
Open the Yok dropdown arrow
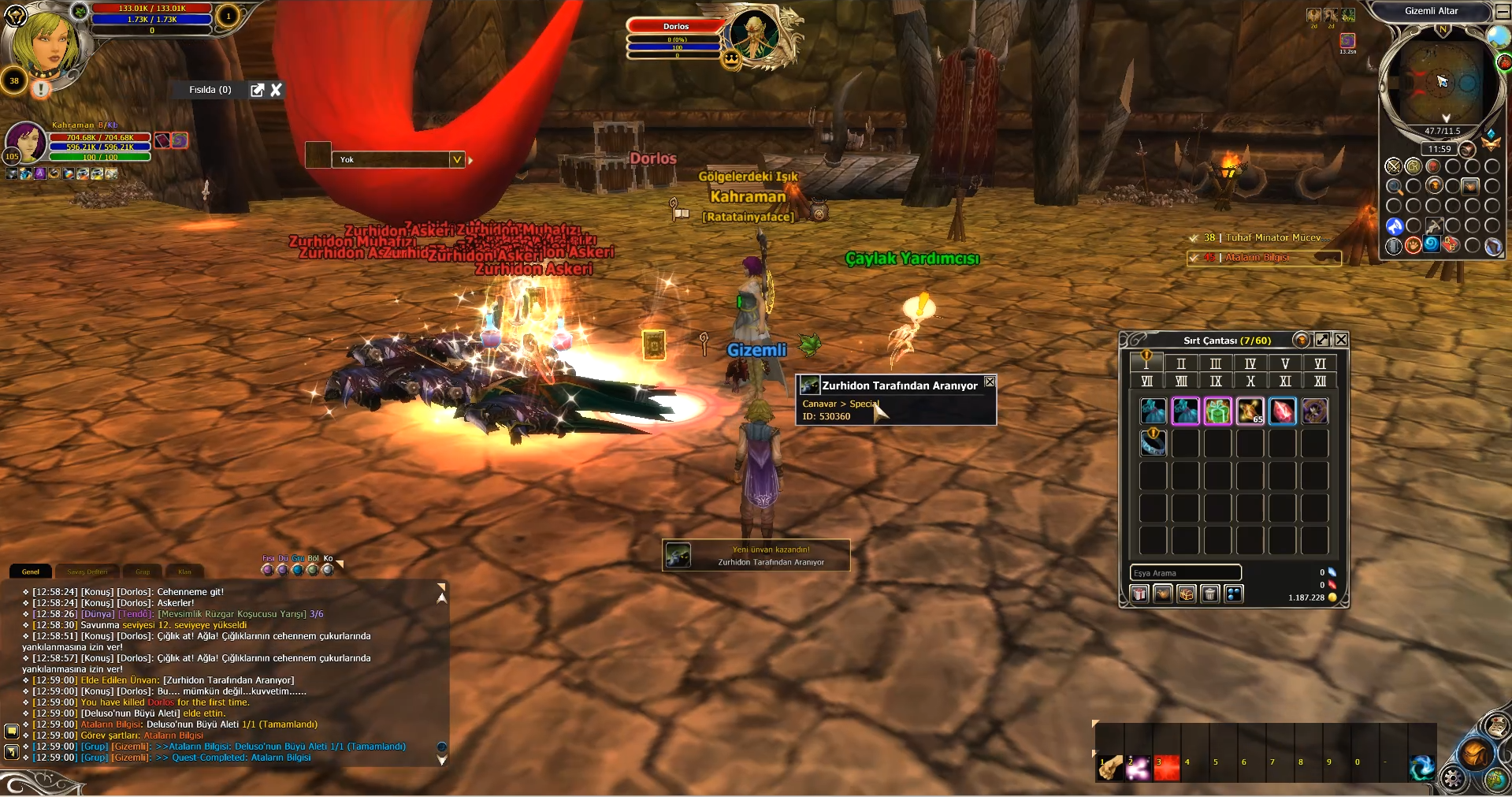(456, 159)
